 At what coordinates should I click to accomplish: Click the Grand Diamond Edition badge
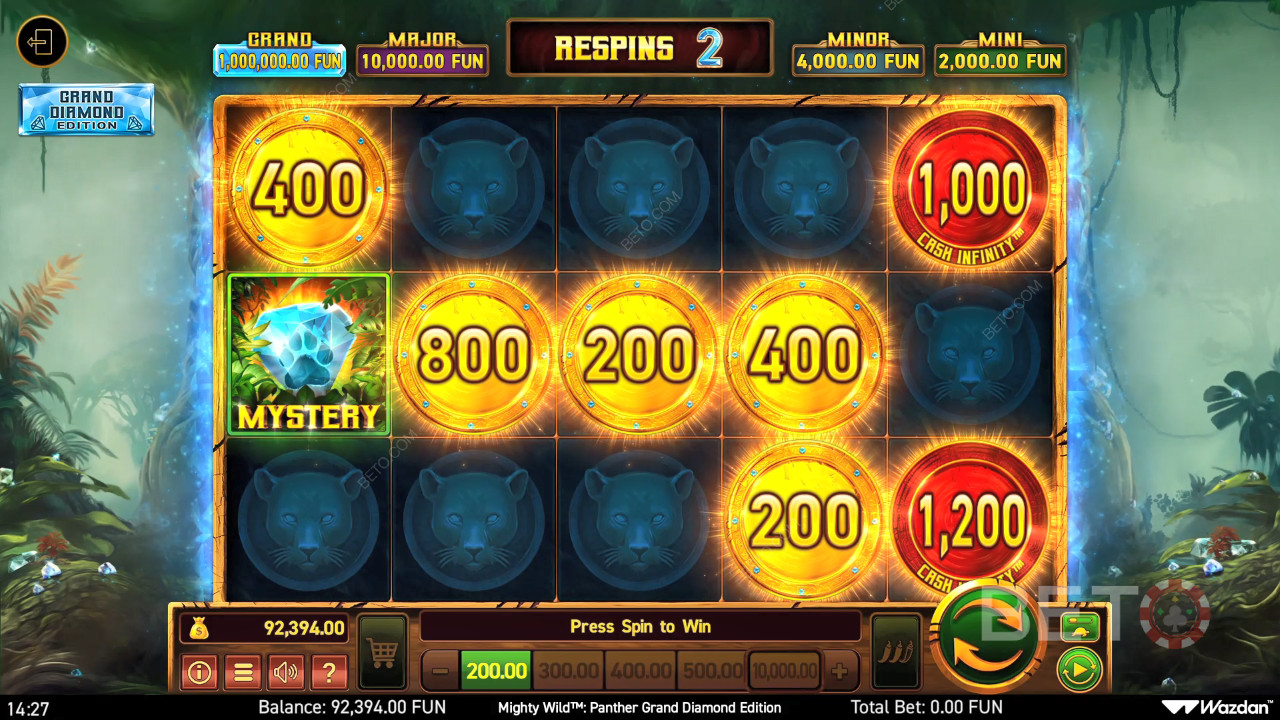tap(86, 109)
